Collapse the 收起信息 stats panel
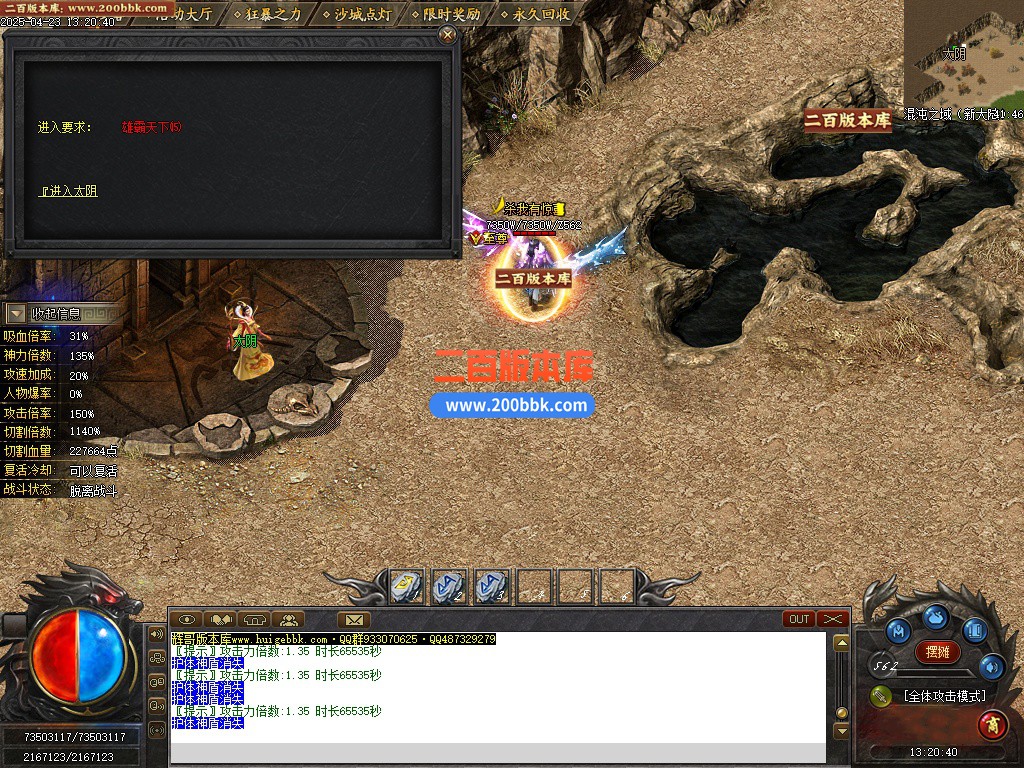 (x=17, y=314)
